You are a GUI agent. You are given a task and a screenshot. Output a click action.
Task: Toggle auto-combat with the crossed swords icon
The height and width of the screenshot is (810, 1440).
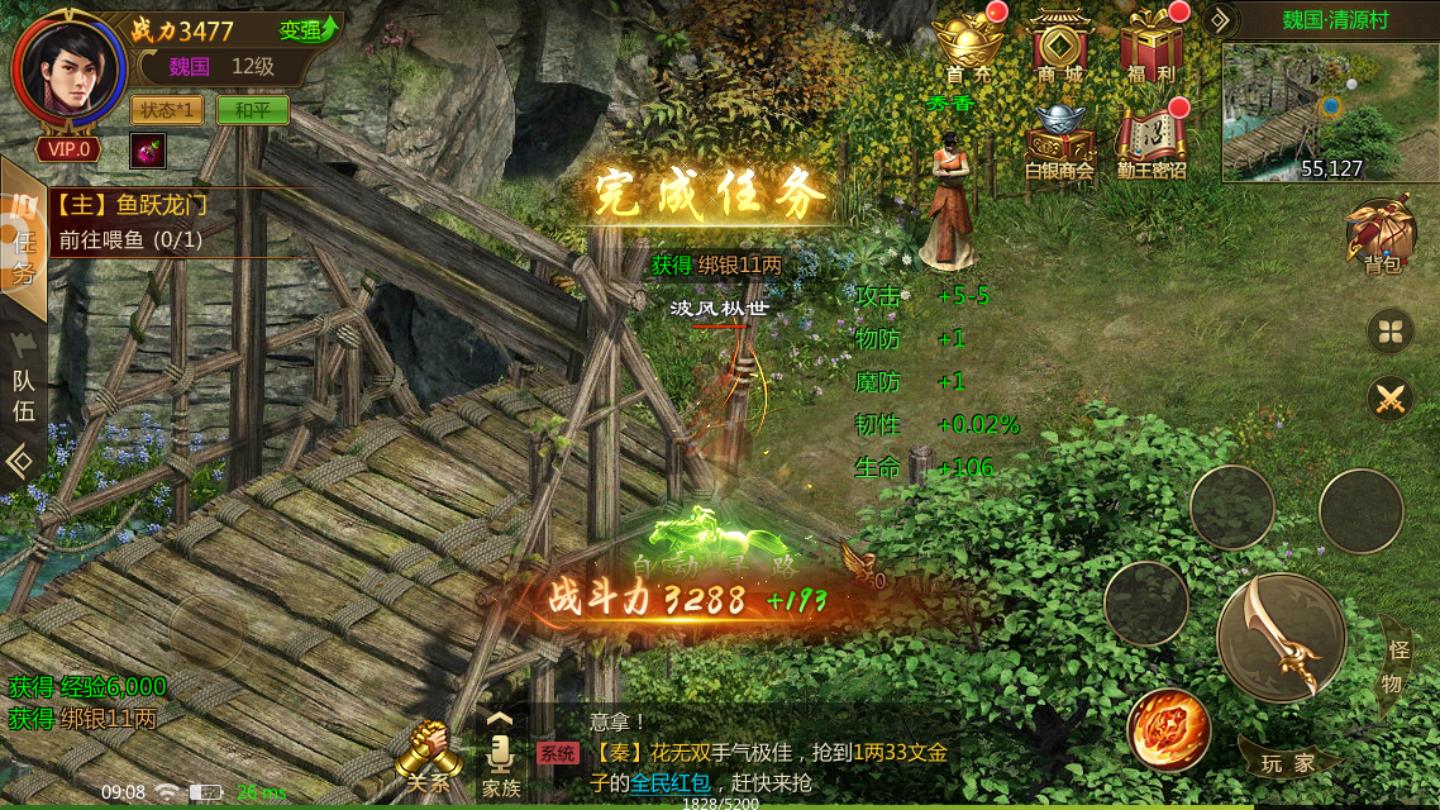click(1390, 400)
